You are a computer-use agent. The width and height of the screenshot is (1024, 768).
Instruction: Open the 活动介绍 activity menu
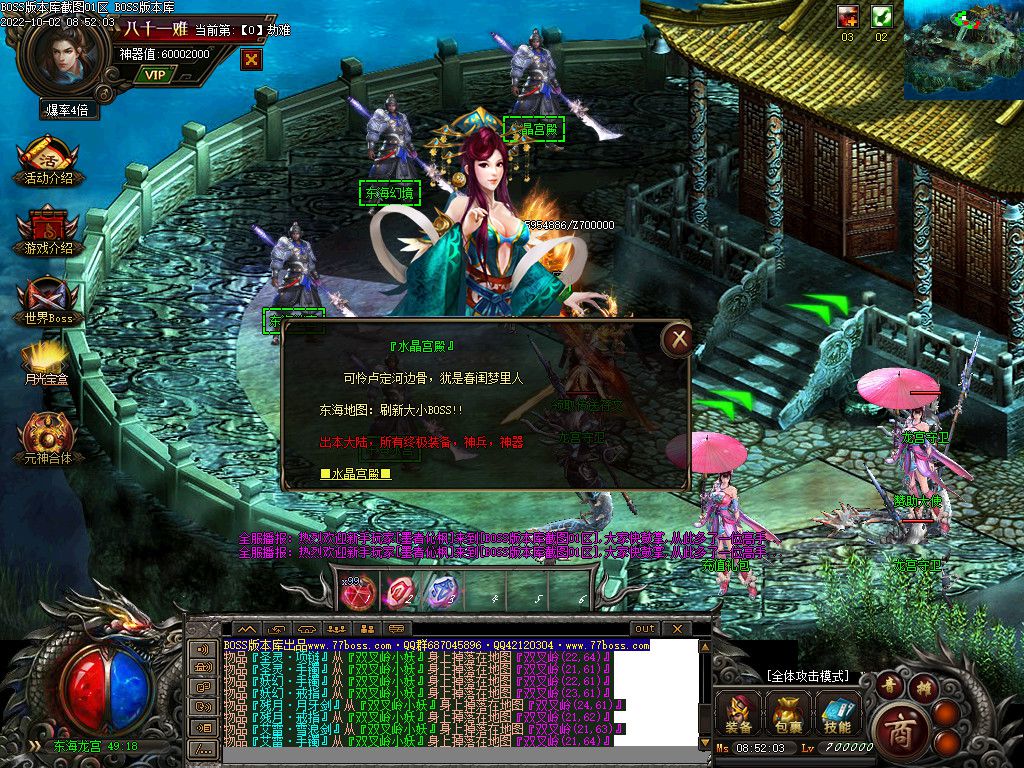[x=48, y=160]
